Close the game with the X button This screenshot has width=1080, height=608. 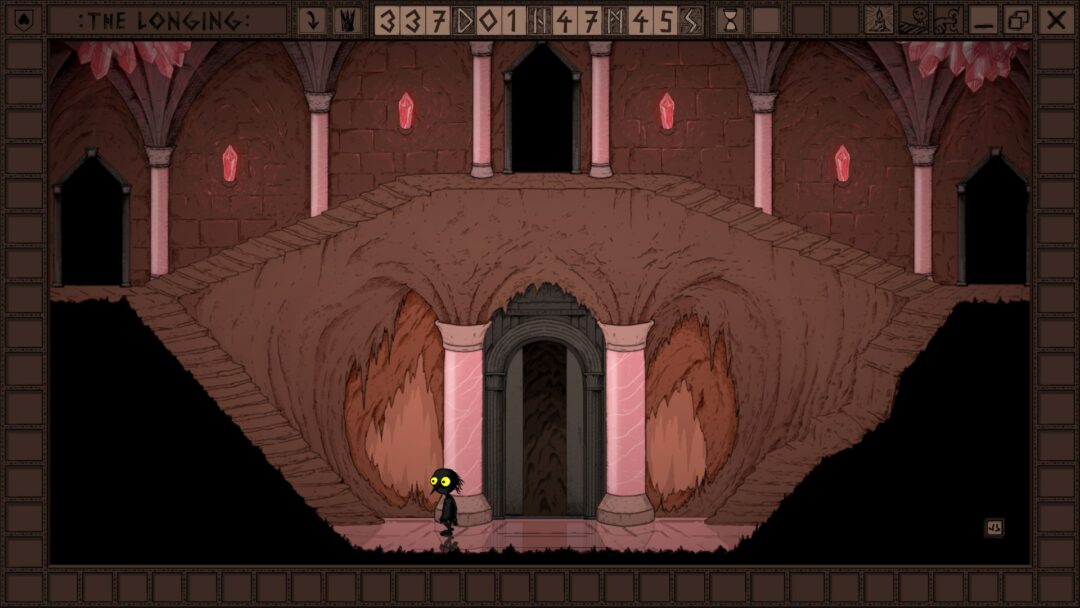[x=1054, y=20]
